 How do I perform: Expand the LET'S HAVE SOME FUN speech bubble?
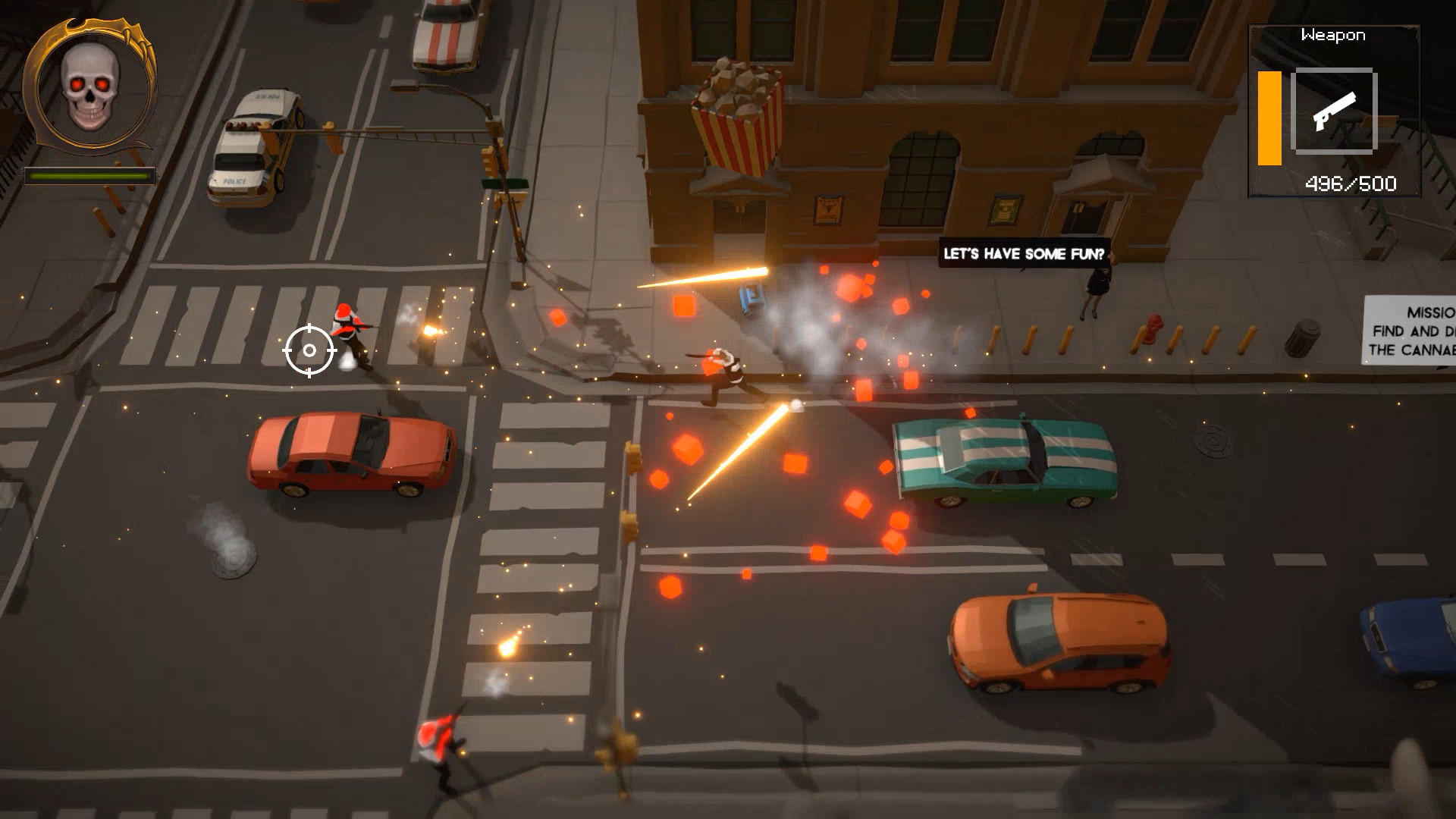[1025, 255]
